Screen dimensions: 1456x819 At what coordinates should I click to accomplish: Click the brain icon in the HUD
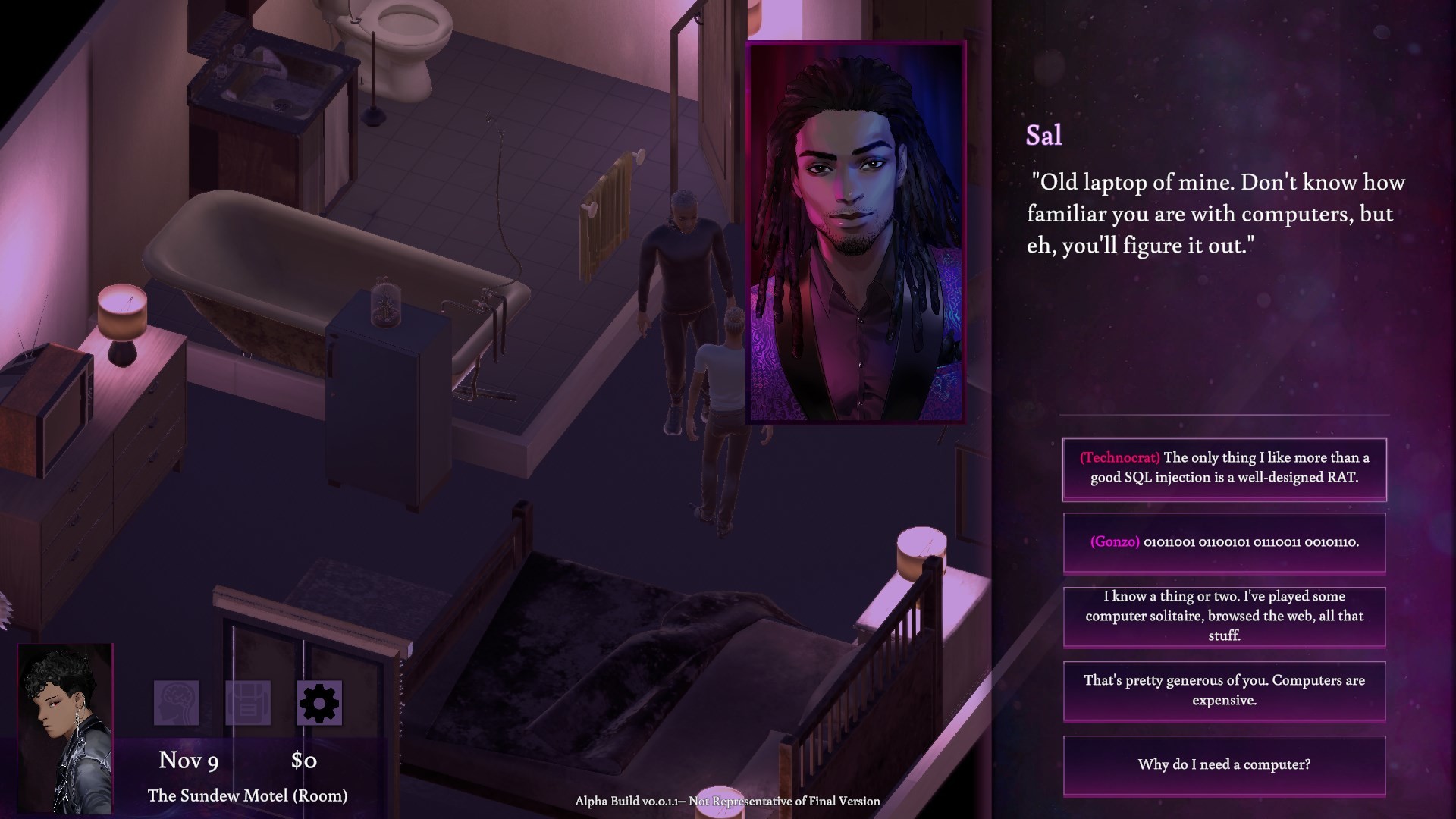coord(177,703)
